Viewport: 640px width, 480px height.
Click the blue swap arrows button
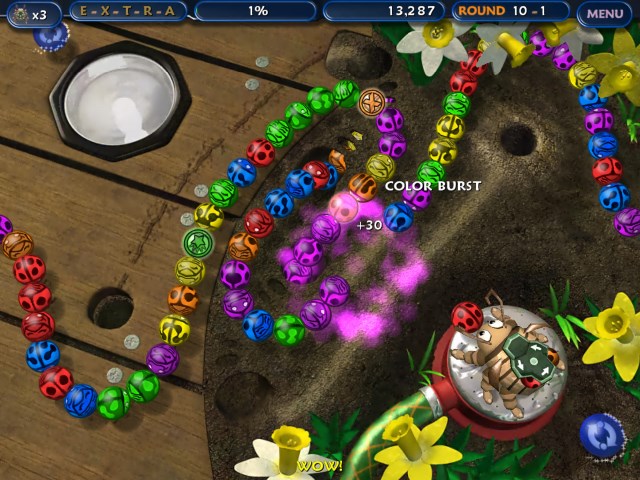(x=600, y=435)
